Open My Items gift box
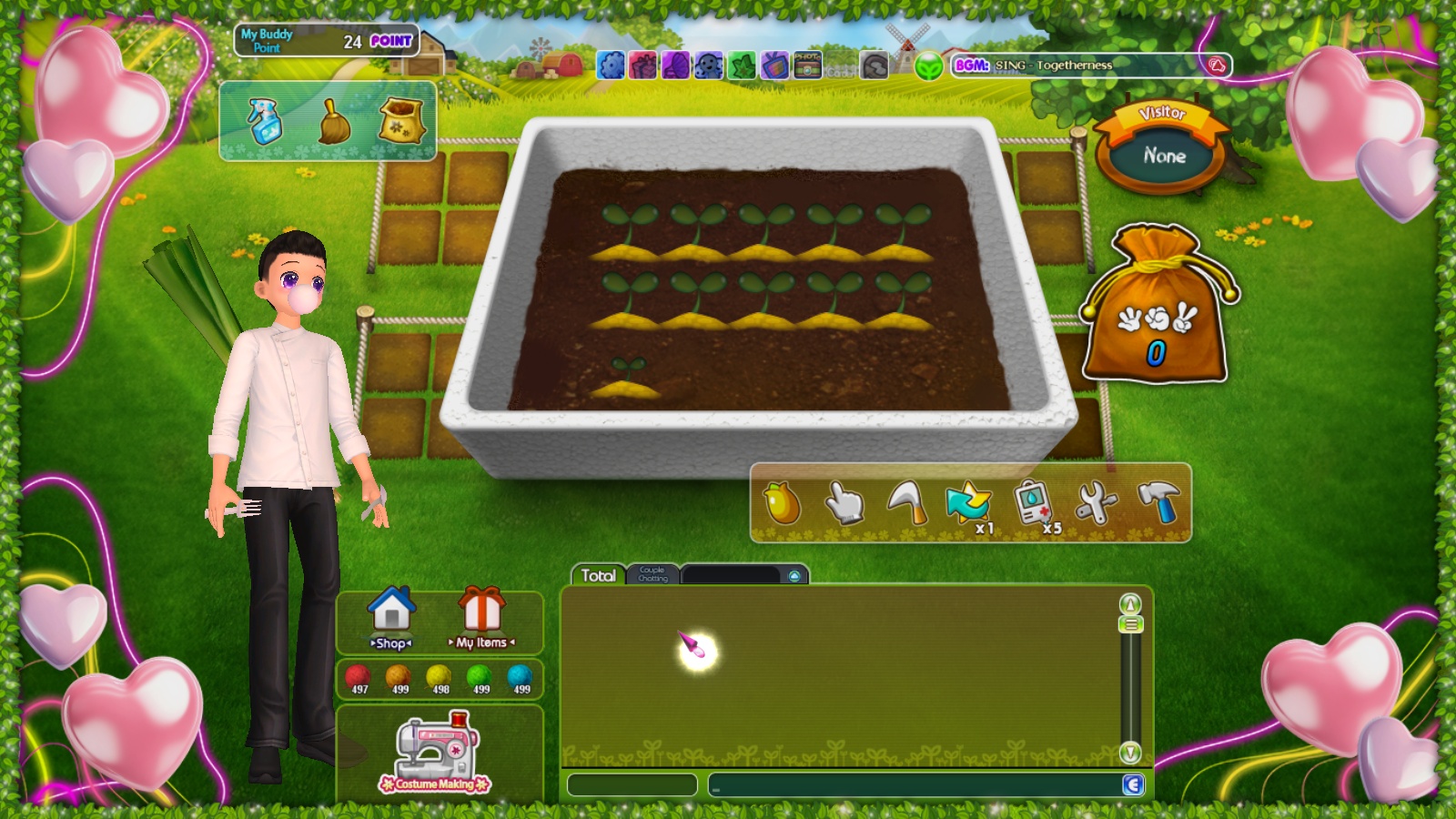Screen dimensions: 1456x819 (x=481, y=616)
